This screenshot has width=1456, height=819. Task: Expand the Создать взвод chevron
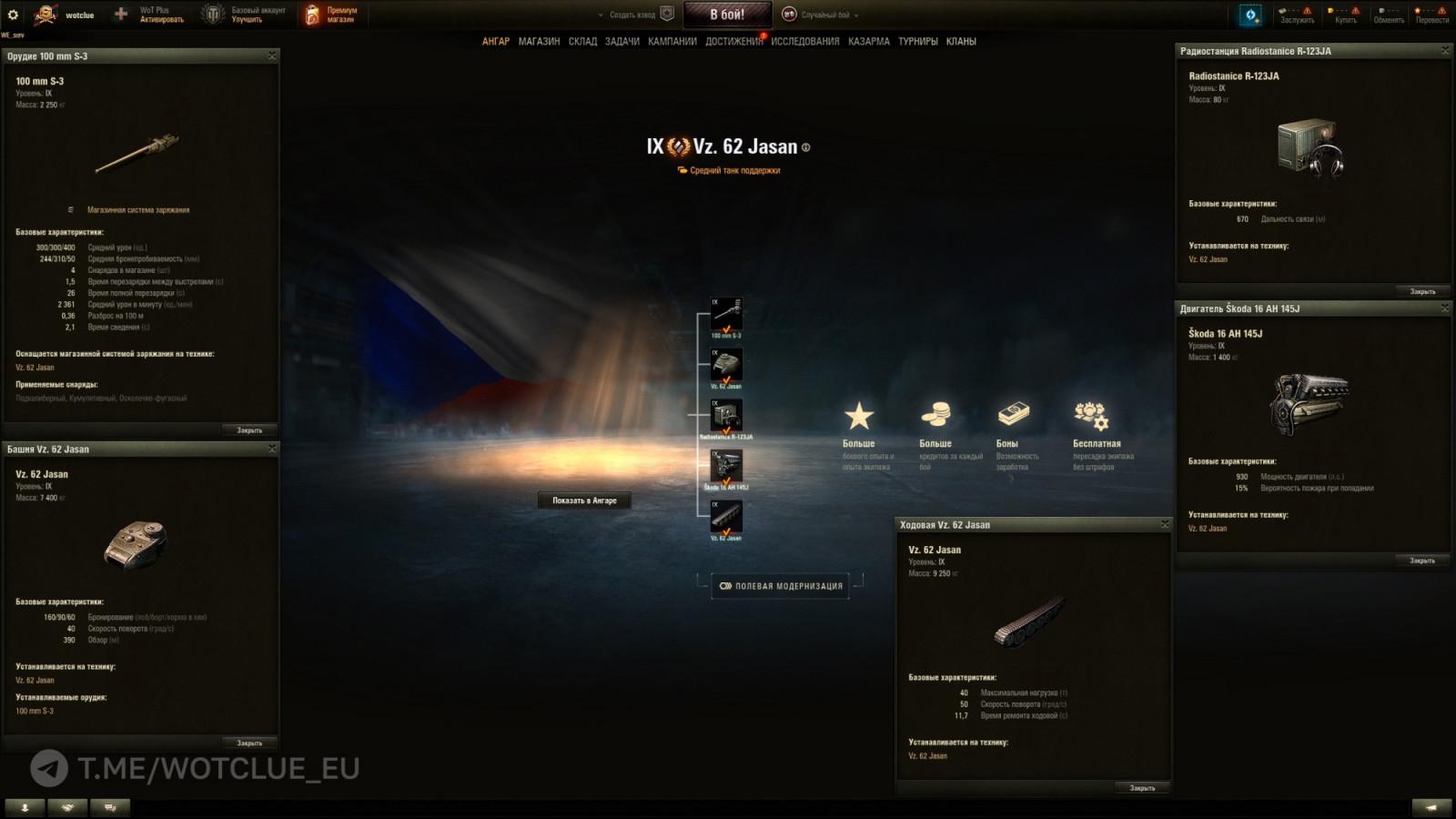click(601, 15)
